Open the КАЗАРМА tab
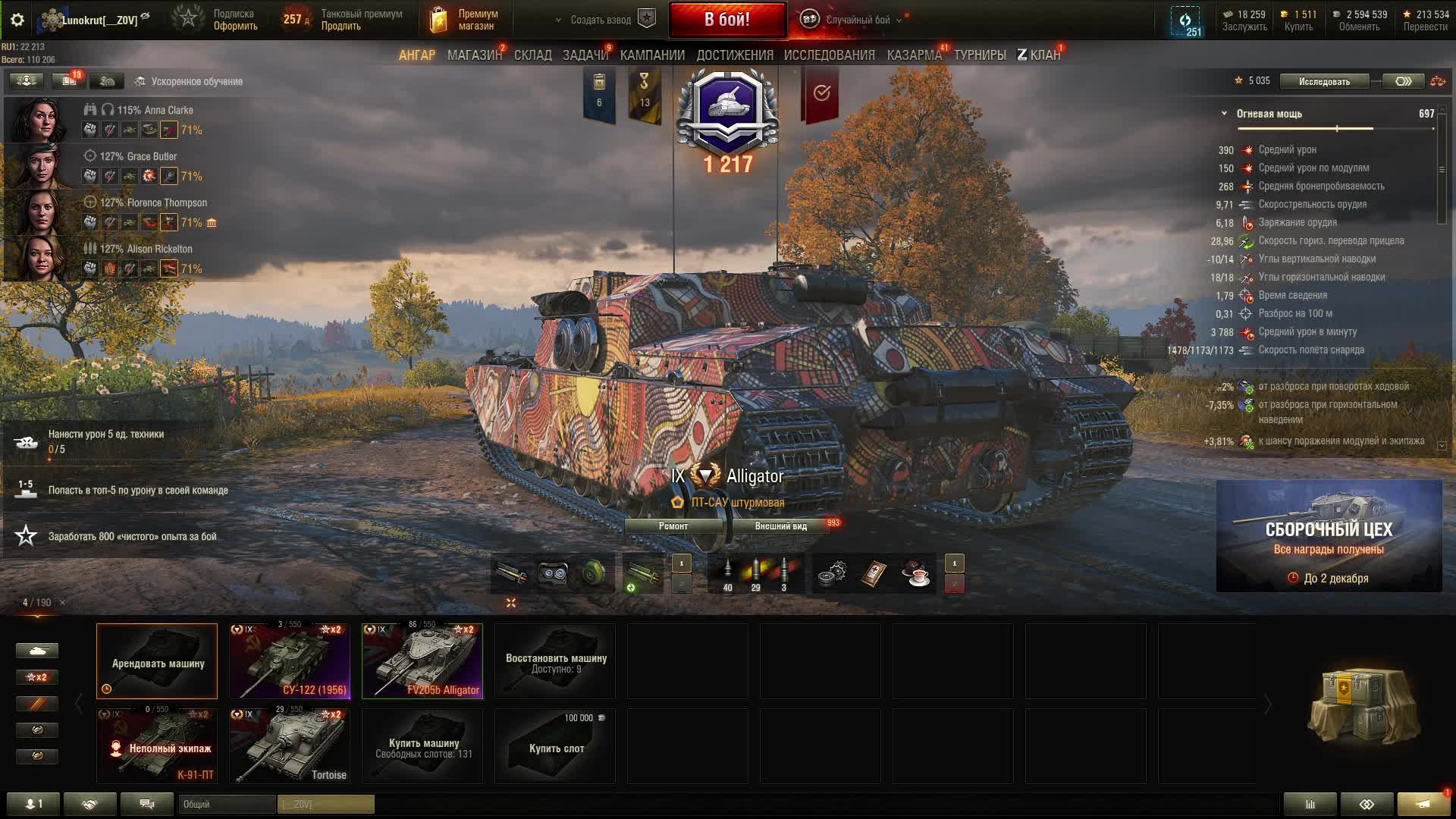Viewport: 1456px width, 819px height. coord(914,55)
